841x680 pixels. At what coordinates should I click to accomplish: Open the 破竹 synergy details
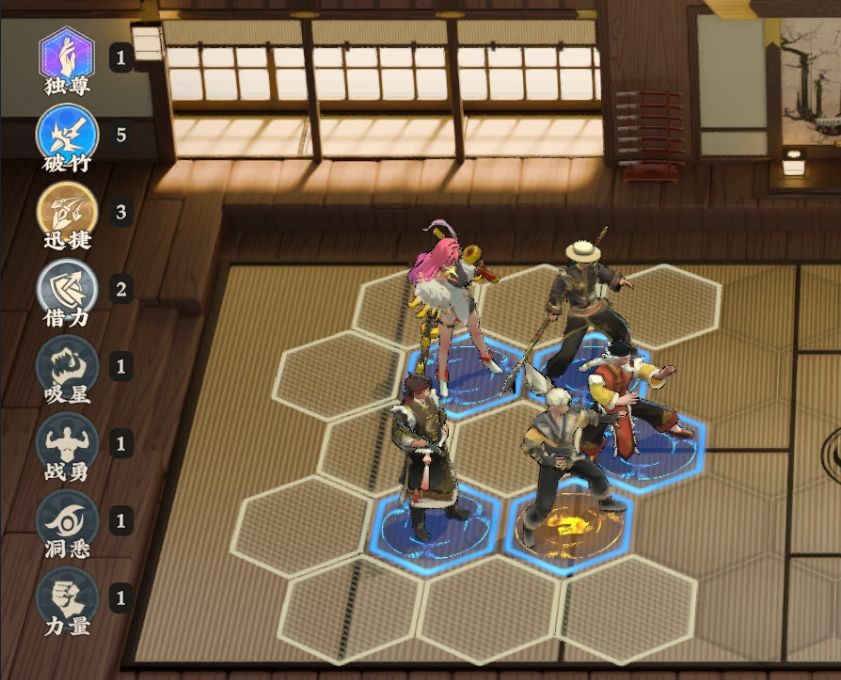pyautogui.click(x=67, y=132)
